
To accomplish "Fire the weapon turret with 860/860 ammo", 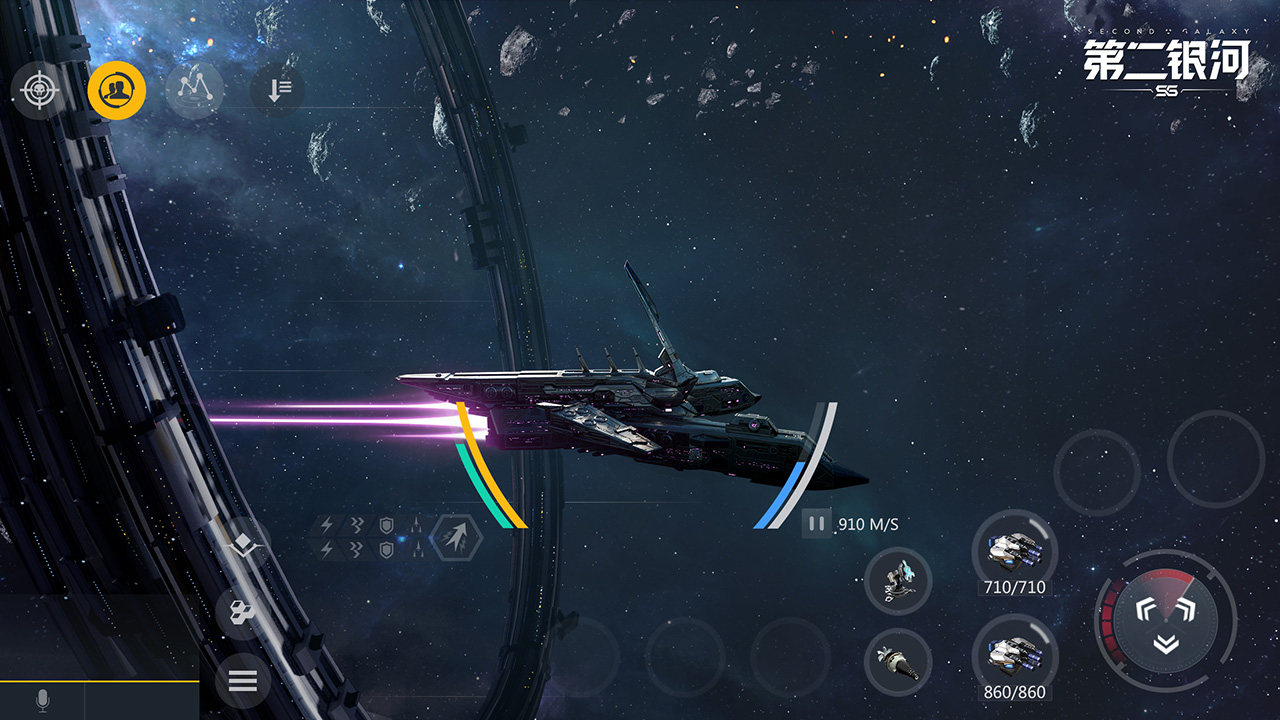I will [1014, 655].
